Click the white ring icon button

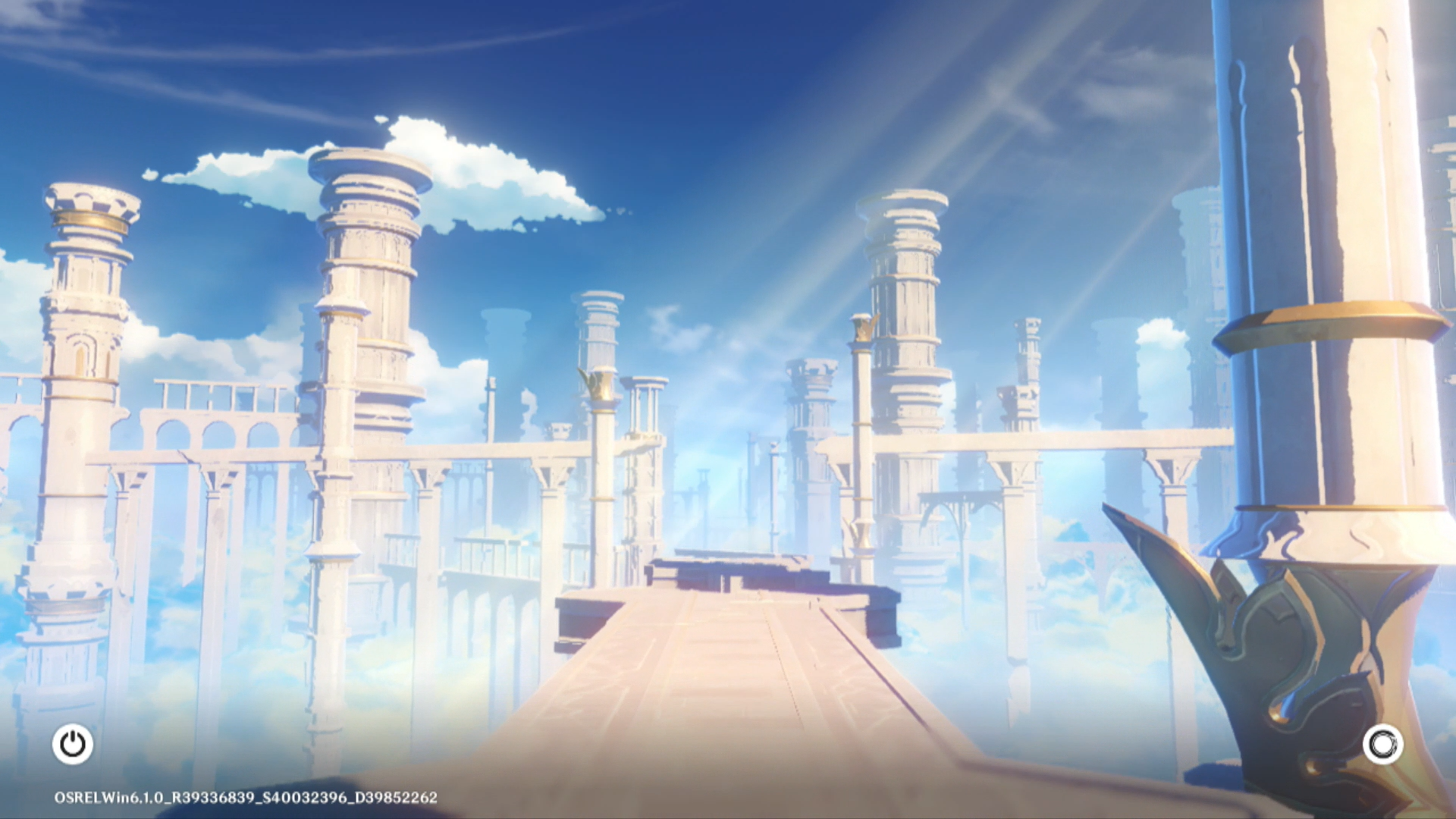1382,744
